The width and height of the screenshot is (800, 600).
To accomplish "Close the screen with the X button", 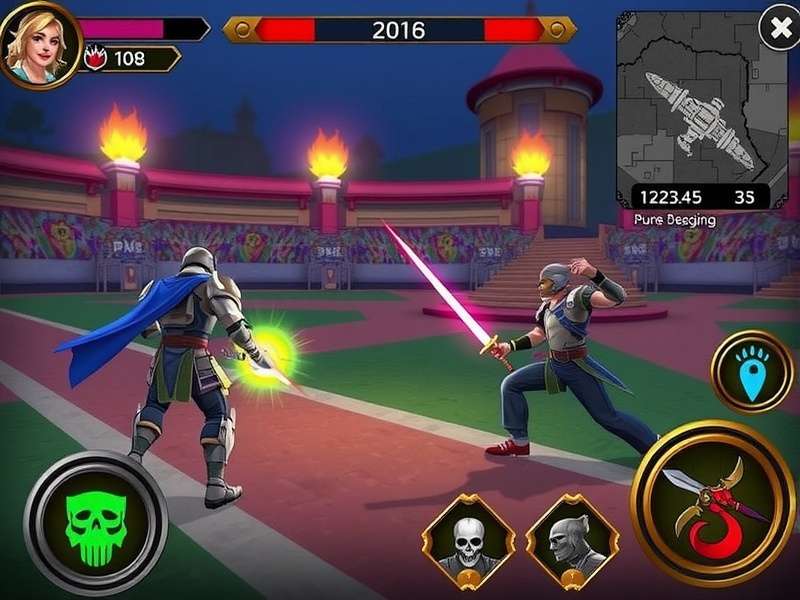I will point(779,27).
